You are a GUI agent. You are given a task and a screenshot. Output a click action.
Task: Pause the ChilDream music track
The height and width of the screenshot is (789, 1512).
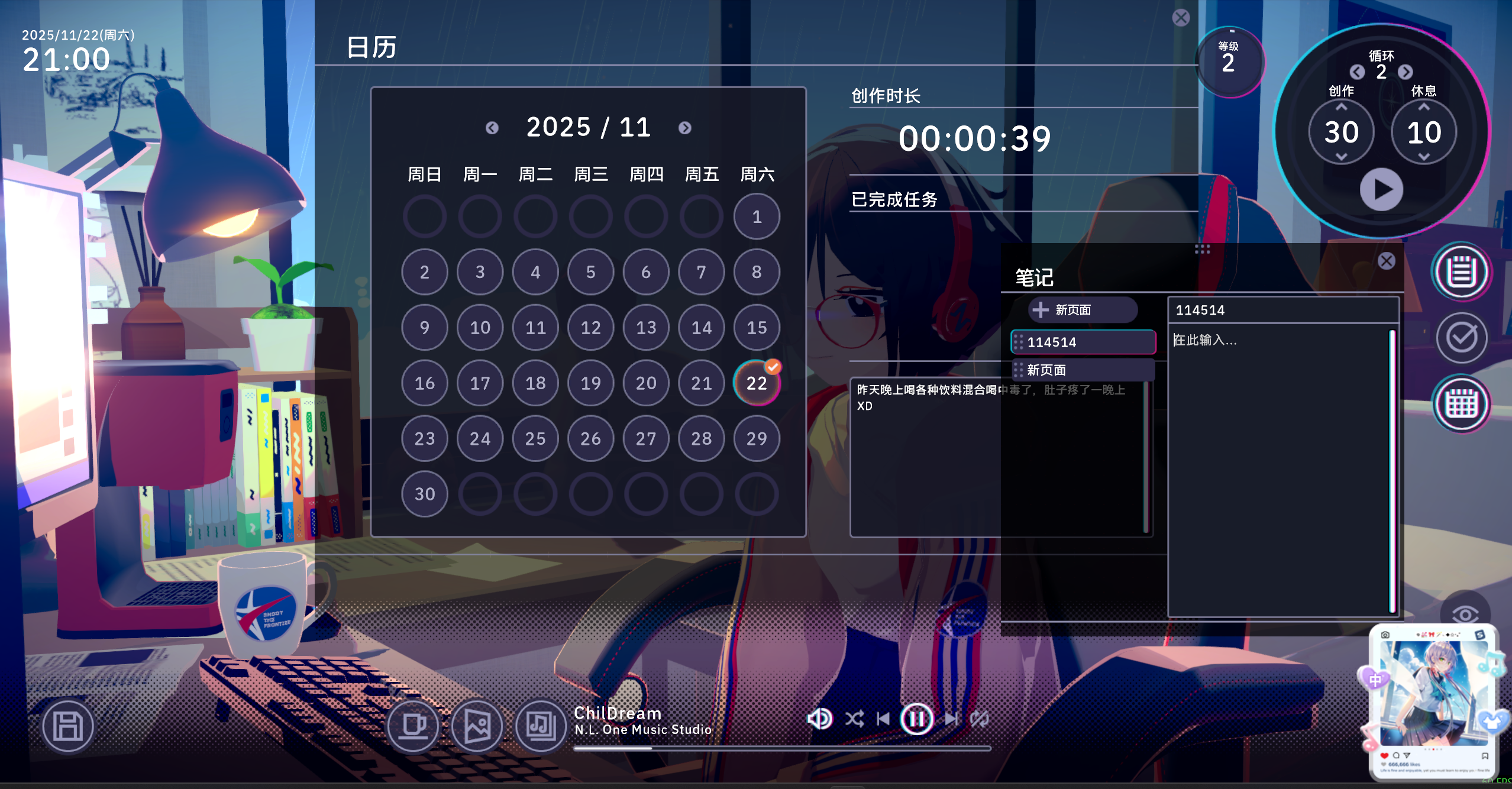[916, 719]
